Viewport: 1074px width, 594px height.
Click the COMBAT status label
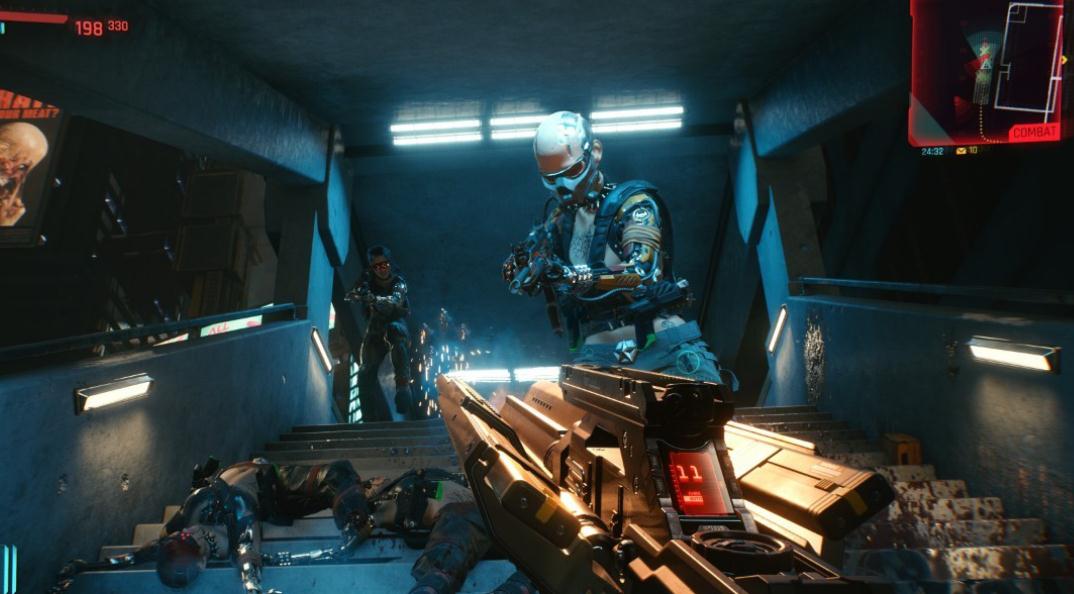coord(1033,132)
